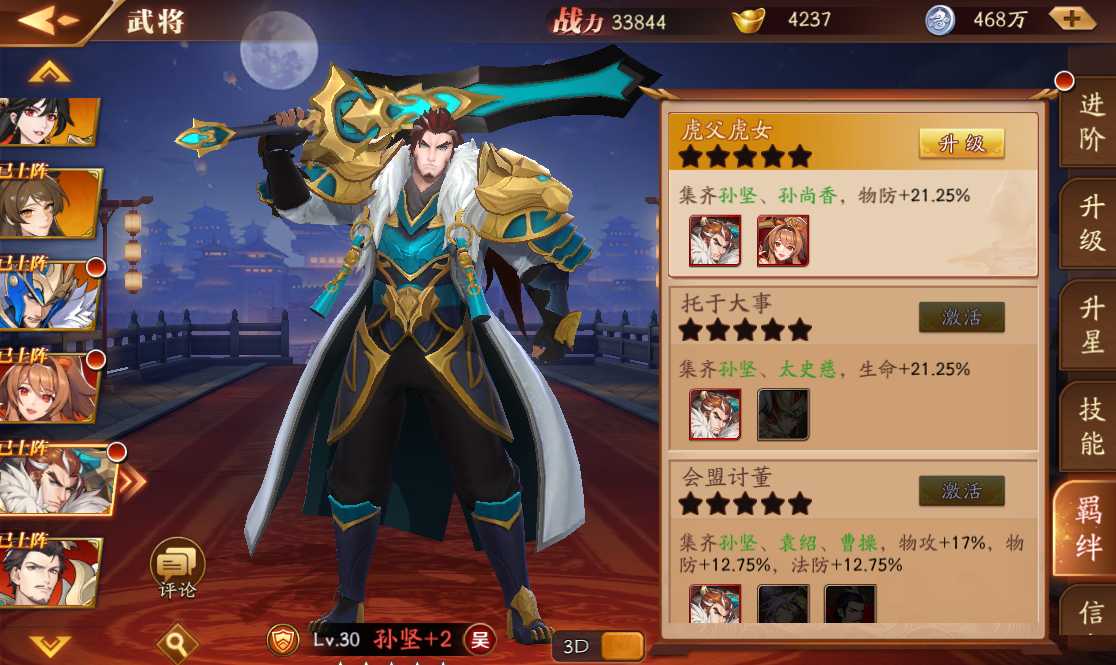
Task: Open the 评论 comments button
Action: (x=177, y=567)
